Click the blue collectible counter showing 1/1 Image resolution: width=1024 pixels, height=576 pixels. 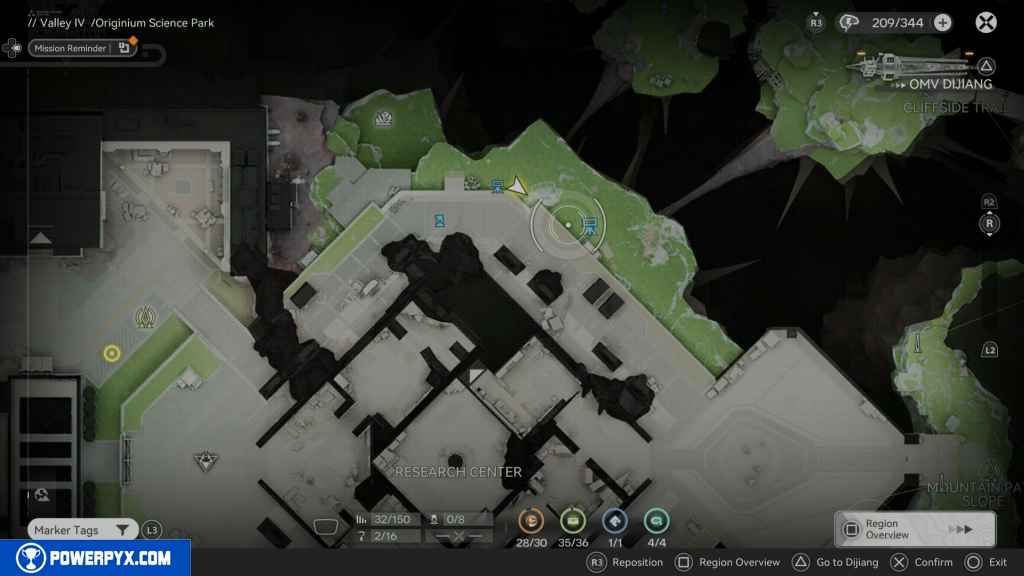tap(614, 520)
